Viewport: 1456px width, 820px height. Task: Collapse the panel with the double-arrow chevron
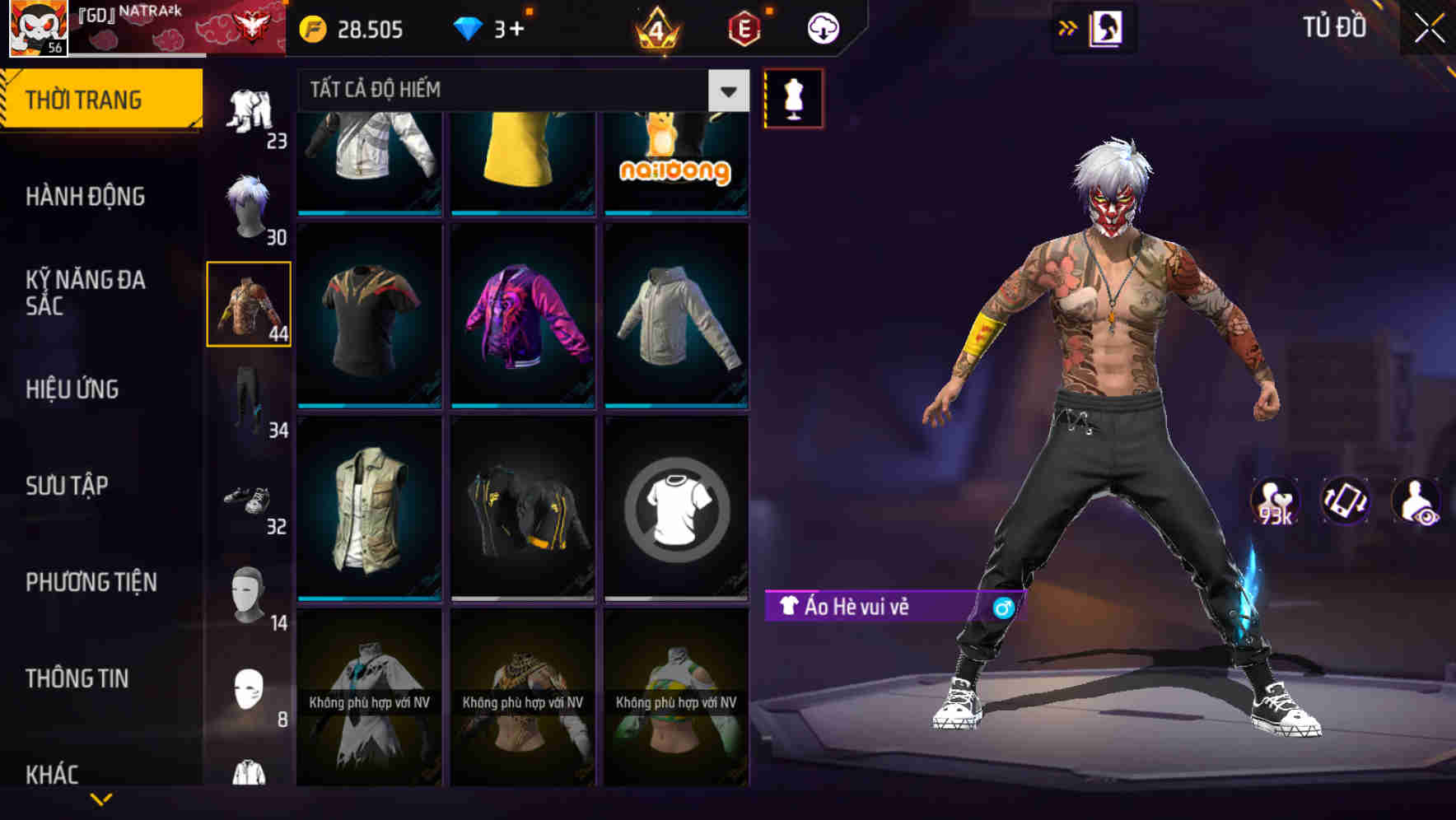(x=1068, y=27)
